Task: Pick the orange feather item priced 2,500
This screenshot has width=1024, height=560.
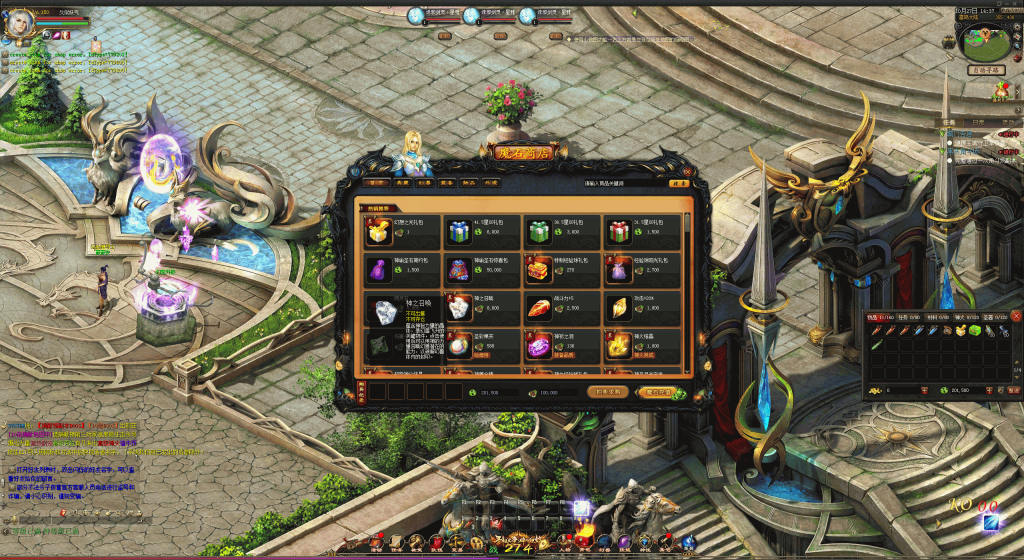Action: click(537, 307)
